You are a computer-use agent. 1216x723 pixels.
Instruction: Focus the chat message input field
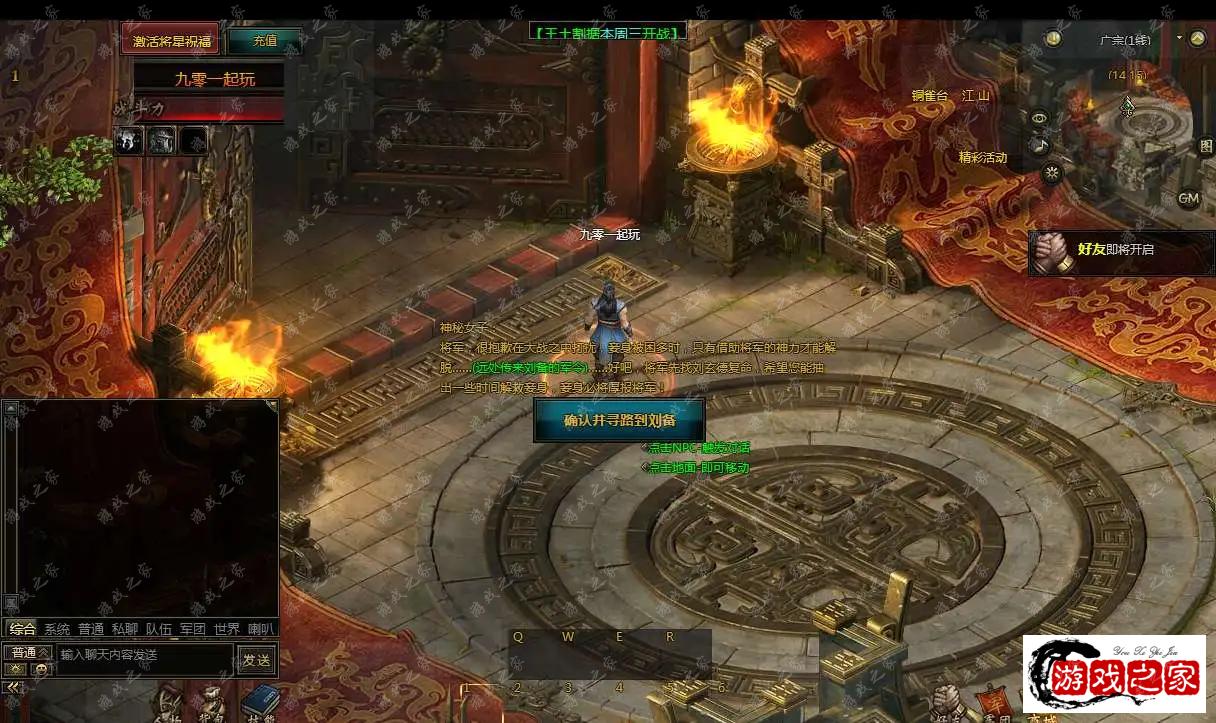145,655
